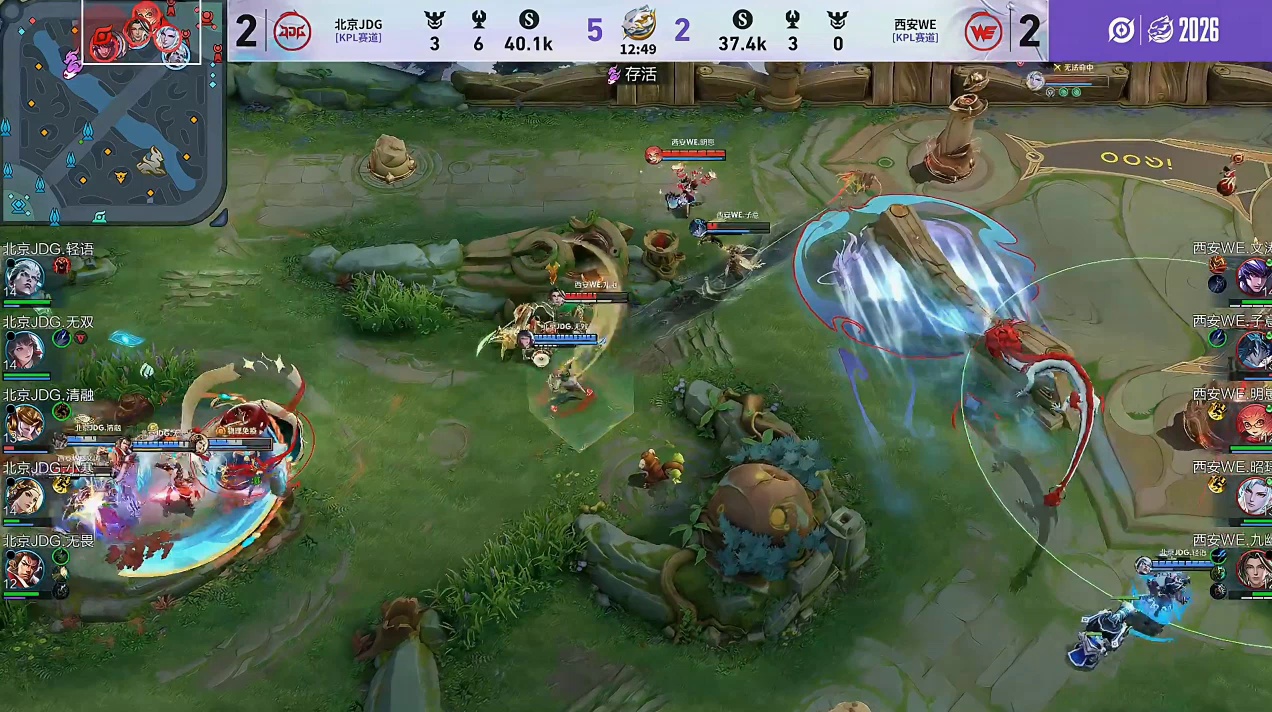Choose 西安WE.九幽 hero portrait
The image size is (1272, 712).
(x=1252, y=569)
